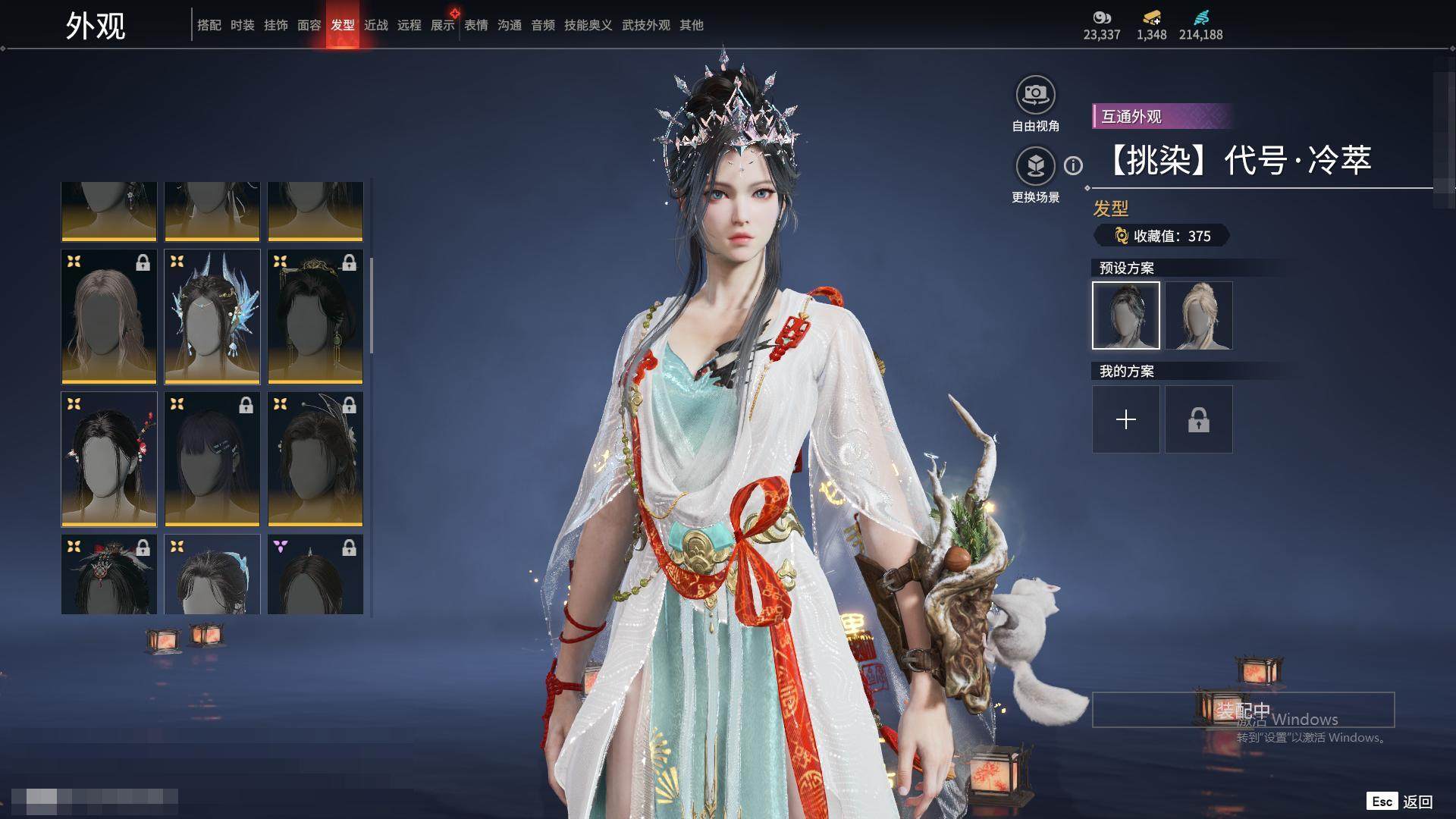
Task: Add a new custom scheme with plus
Action: pyautogui.click(x=1126, y=419)
